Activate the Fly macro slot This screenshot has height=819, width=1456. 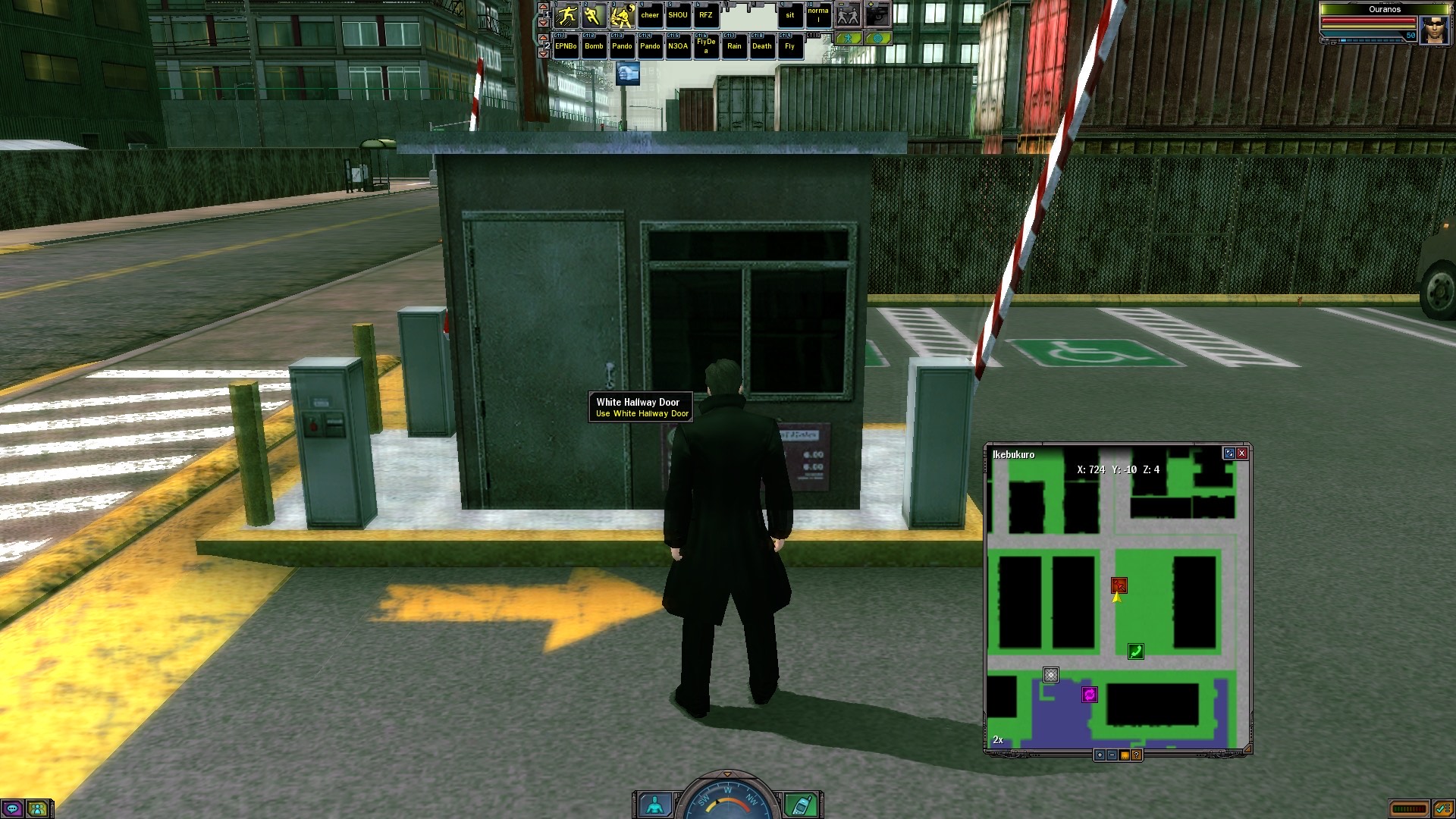pos(790,47)
